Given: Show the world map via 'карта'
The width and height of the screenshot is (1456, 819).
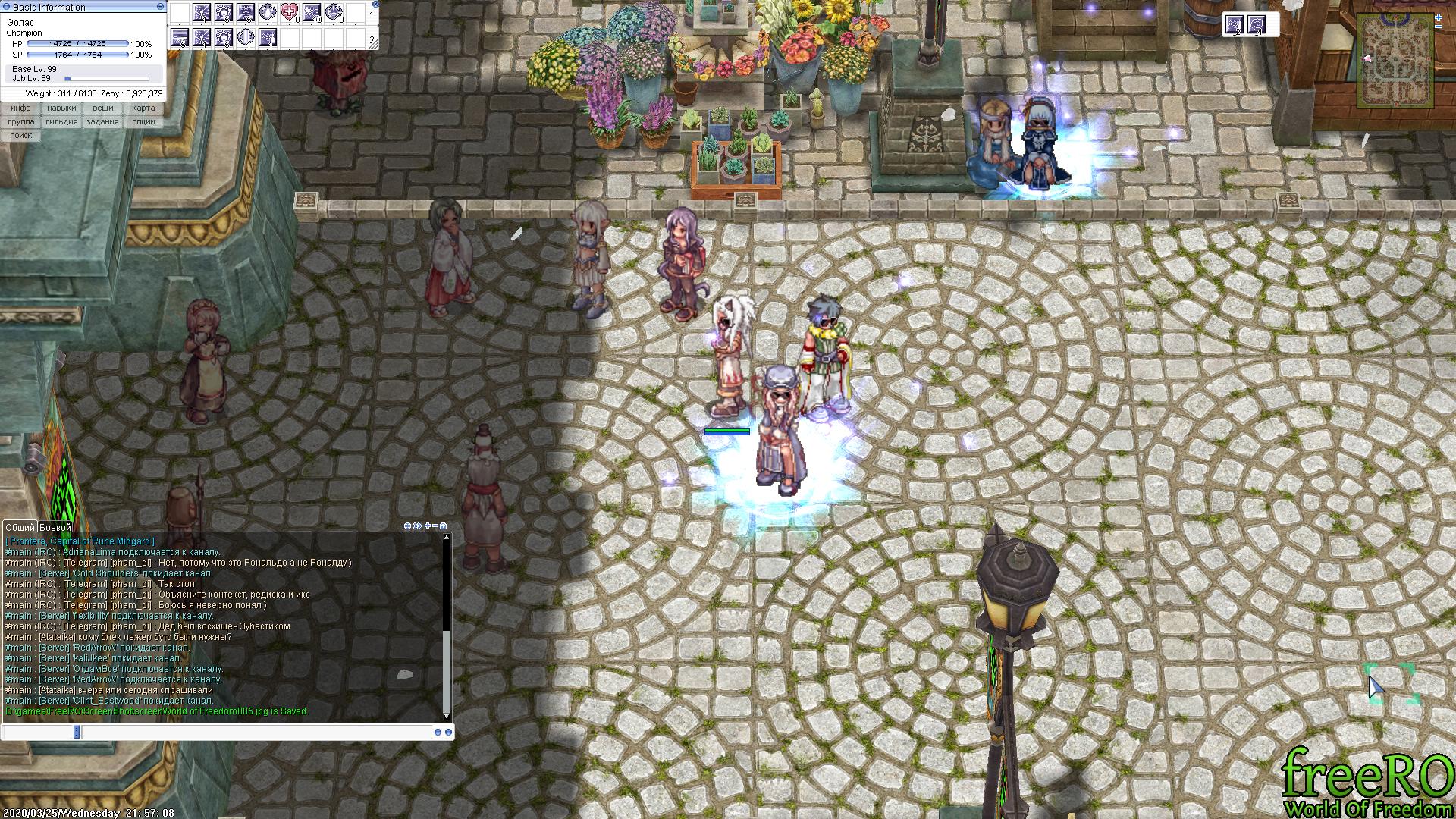Looking at the screenshot, I should [x=143, y=108].
